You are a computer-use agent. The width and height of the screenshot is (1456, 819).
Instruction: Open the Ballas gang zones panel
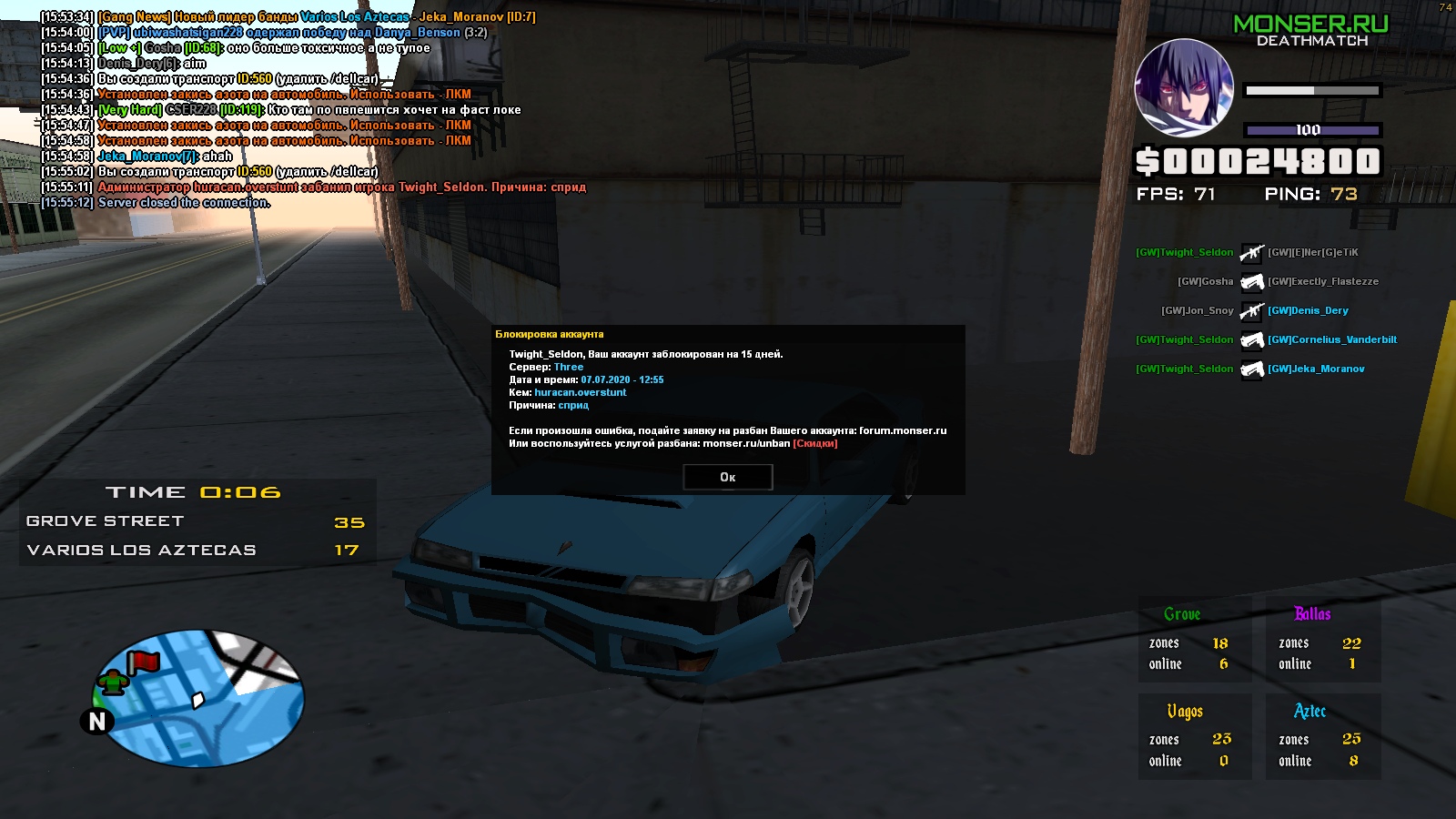[1323, 640]
